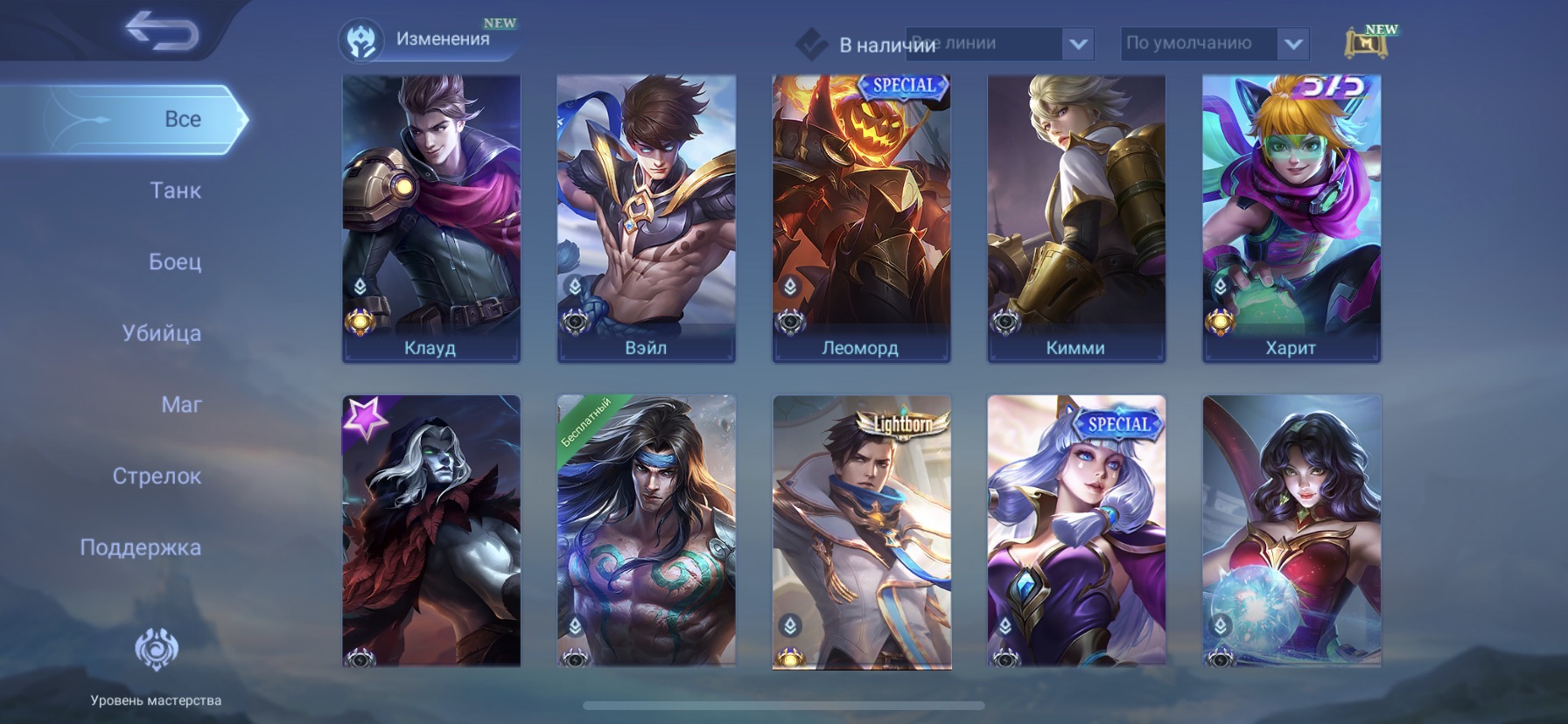Screen dimensions: 1568x724
Task: Choose the Стрелок category
Action: tap(157, 477)
